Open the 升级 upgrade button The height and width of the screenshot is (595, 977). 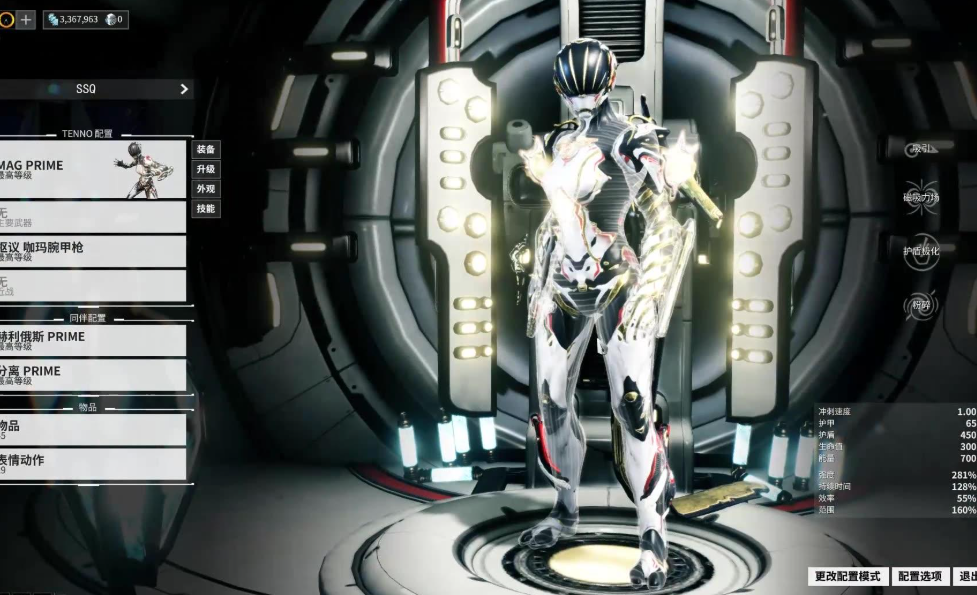click(206, 169)
